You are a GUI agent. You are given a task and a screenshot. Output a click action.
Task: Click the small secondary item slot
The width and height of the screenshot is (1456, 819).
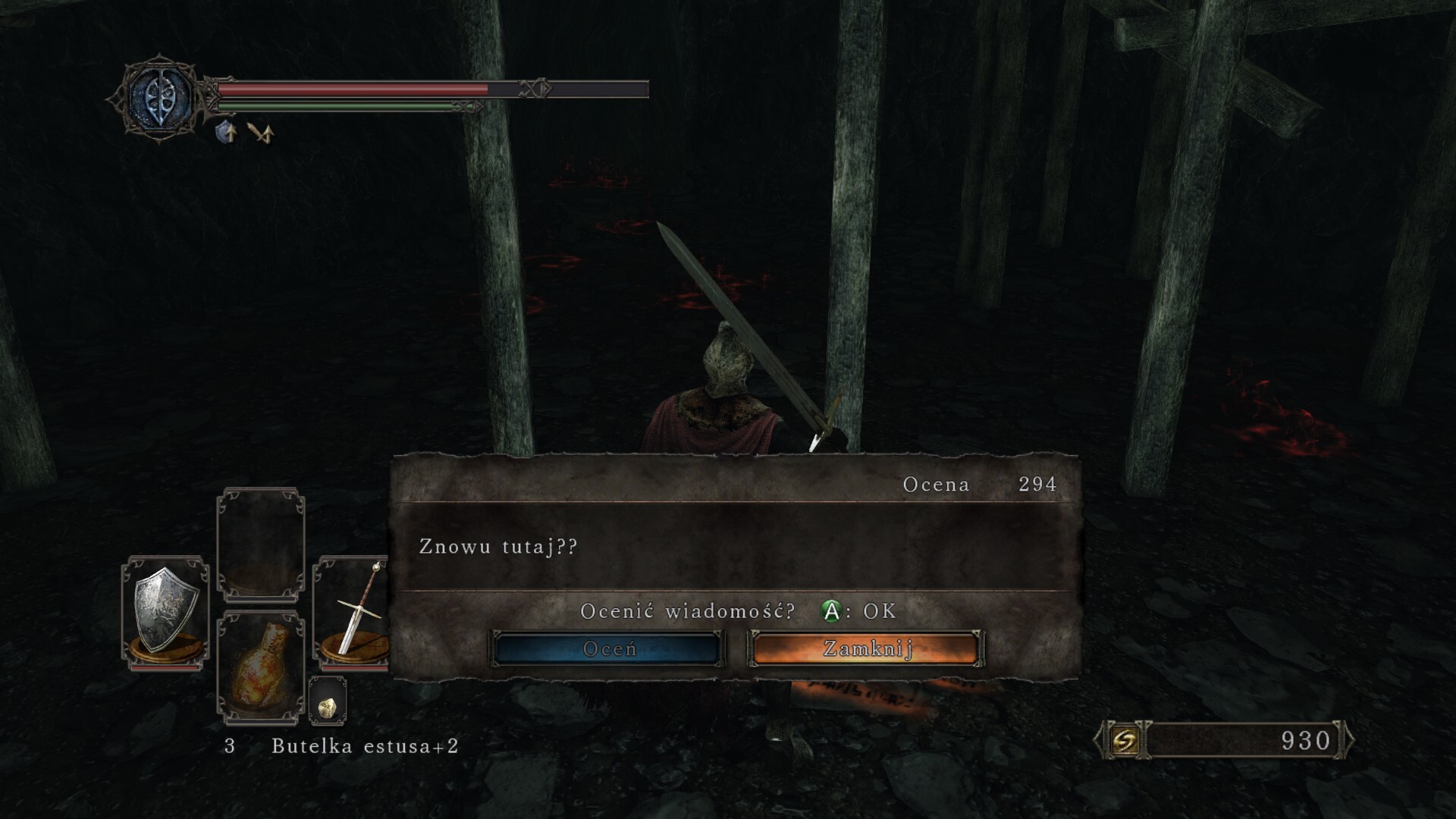(328, 701)
